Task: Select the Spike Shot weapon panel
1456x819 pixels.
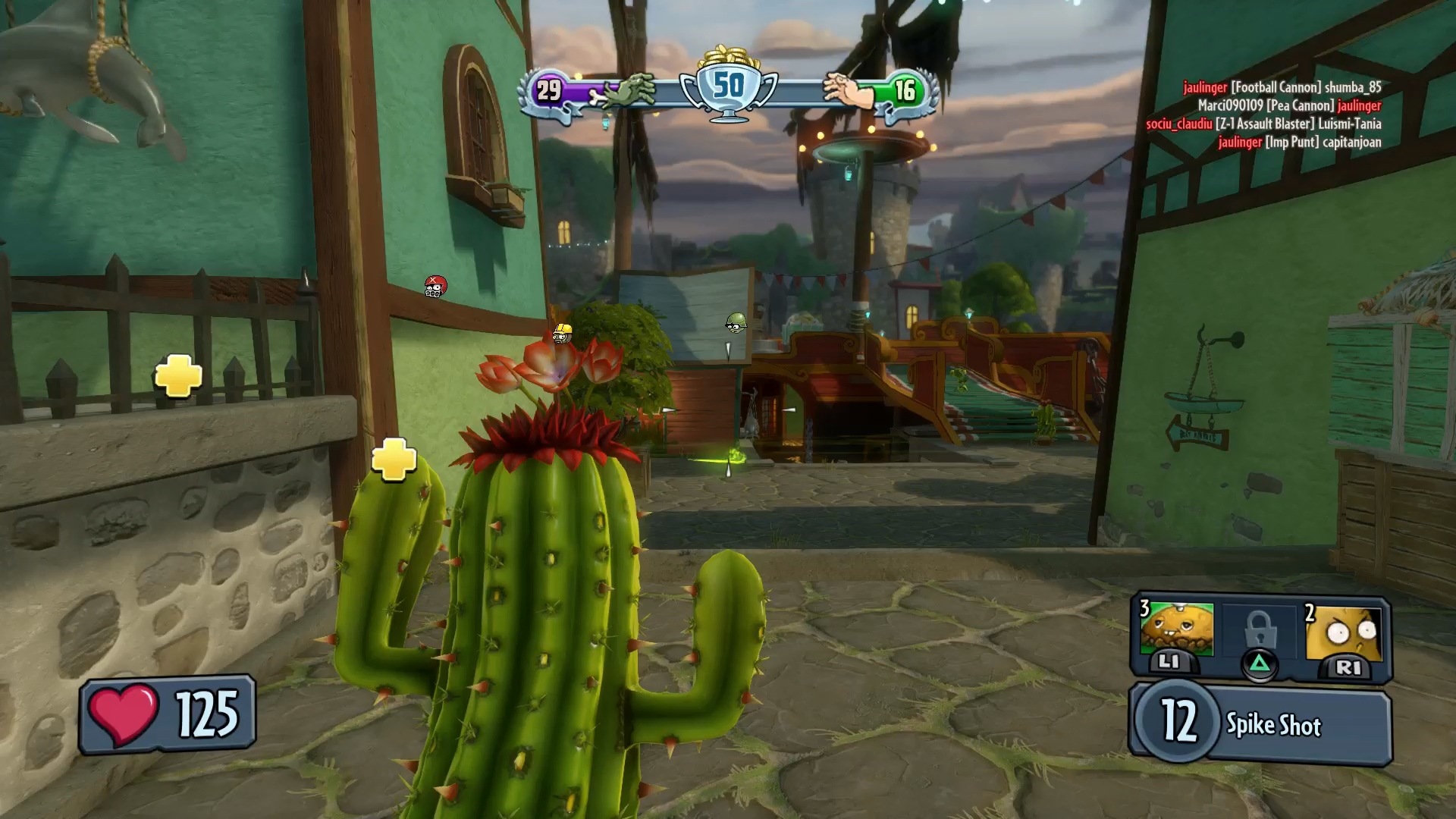Action: pyautogui.click(x=1261, y=724)
